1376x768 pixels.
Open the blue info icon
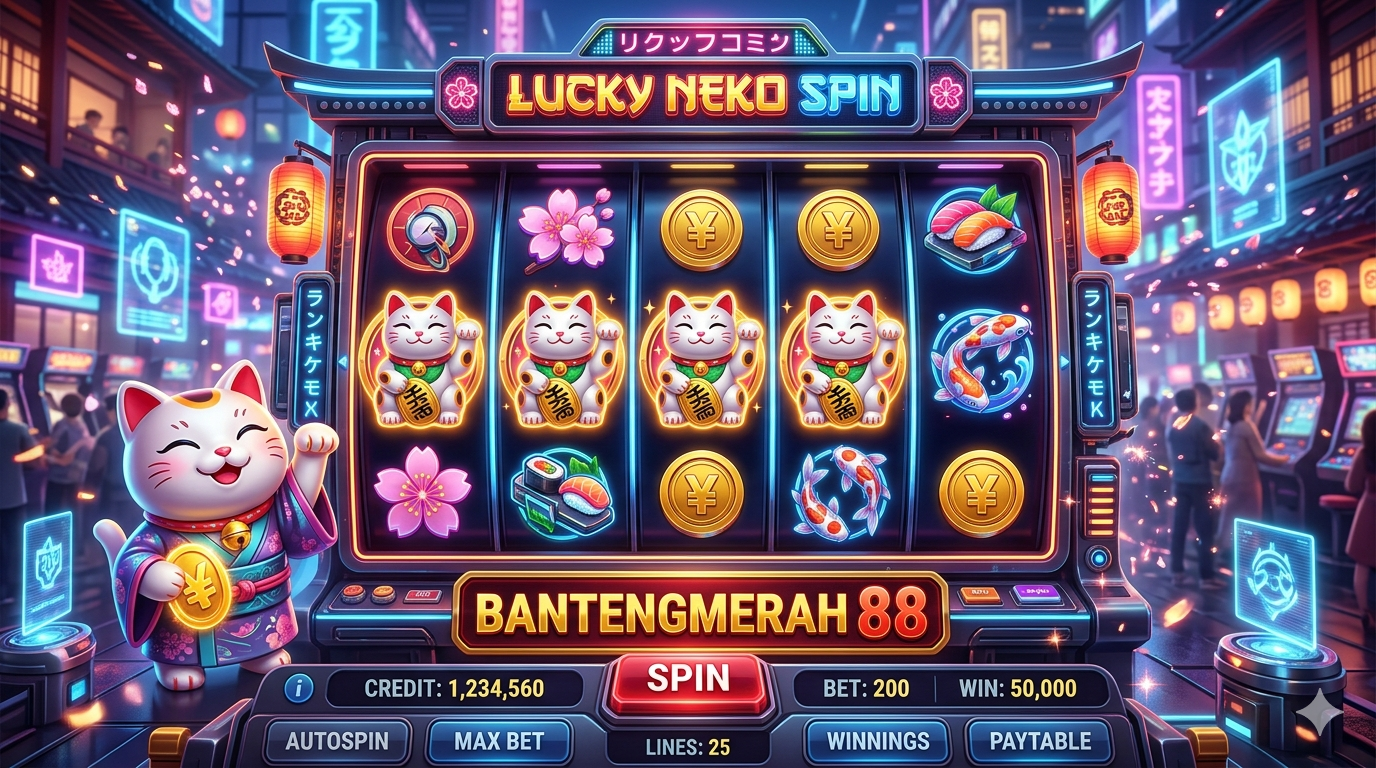[x=299, y=688]
